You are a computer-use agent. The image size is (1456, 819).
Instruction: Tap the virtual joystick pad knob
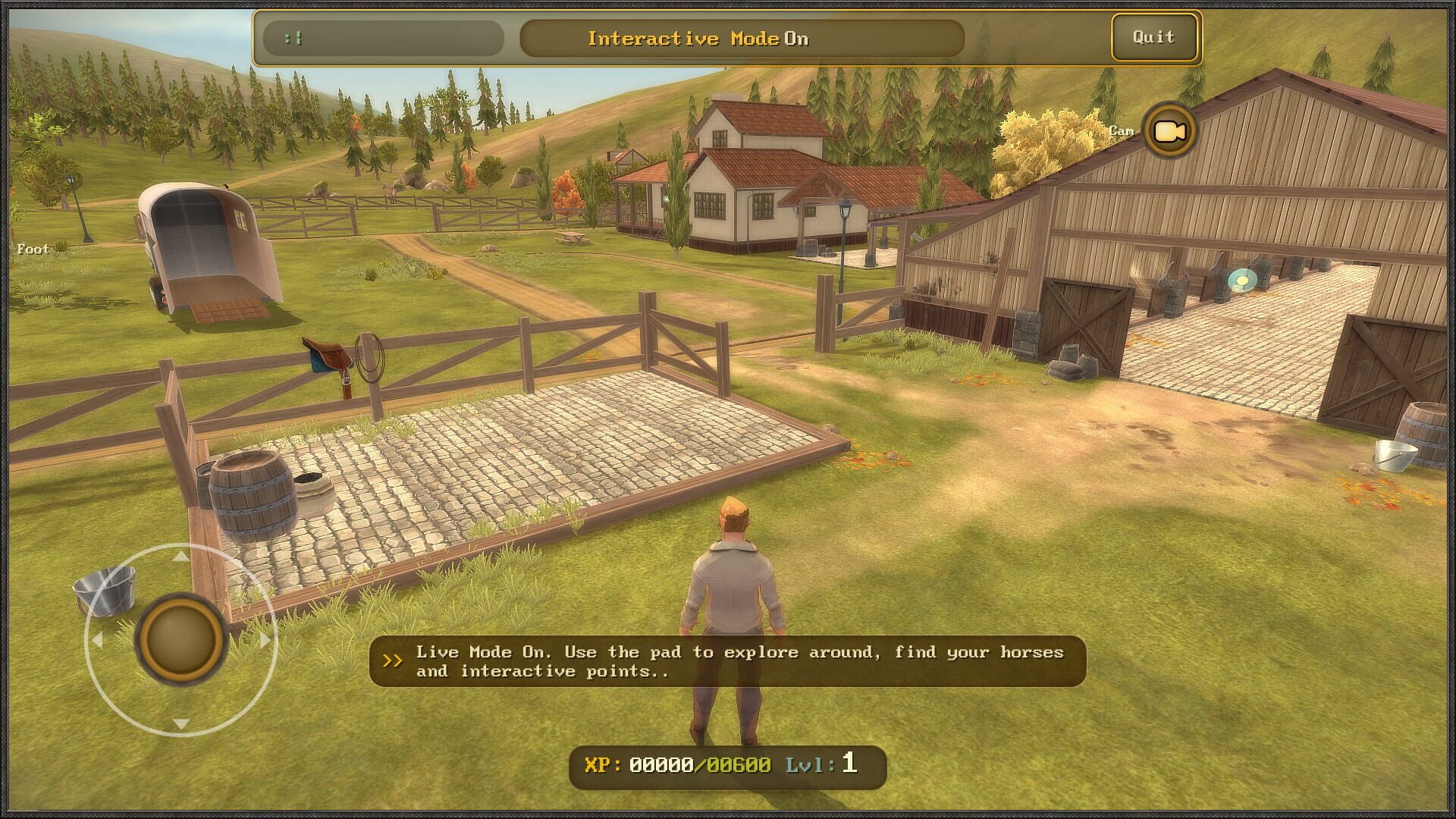click(180, 639)
